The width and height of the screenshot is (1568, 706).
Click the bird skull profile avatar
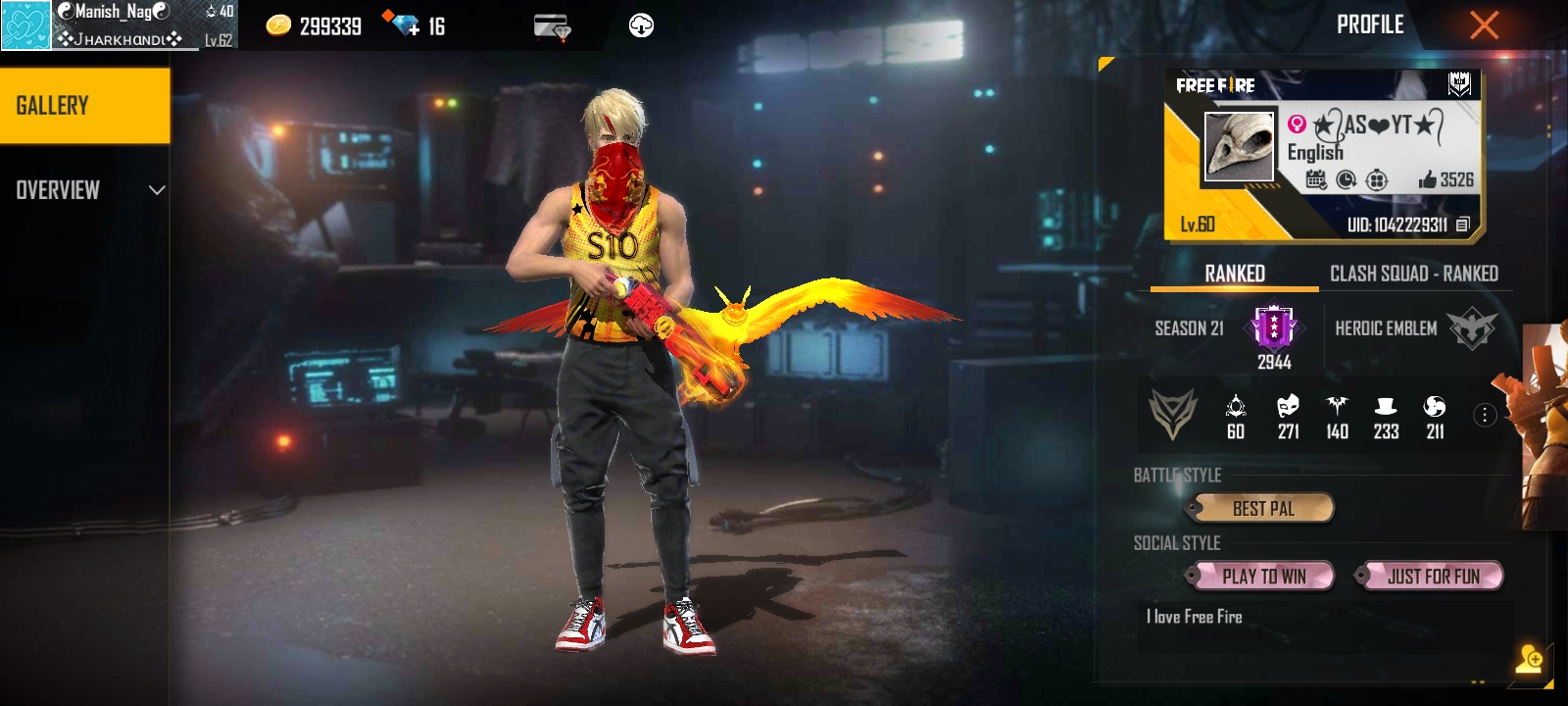click(1239, 147)
